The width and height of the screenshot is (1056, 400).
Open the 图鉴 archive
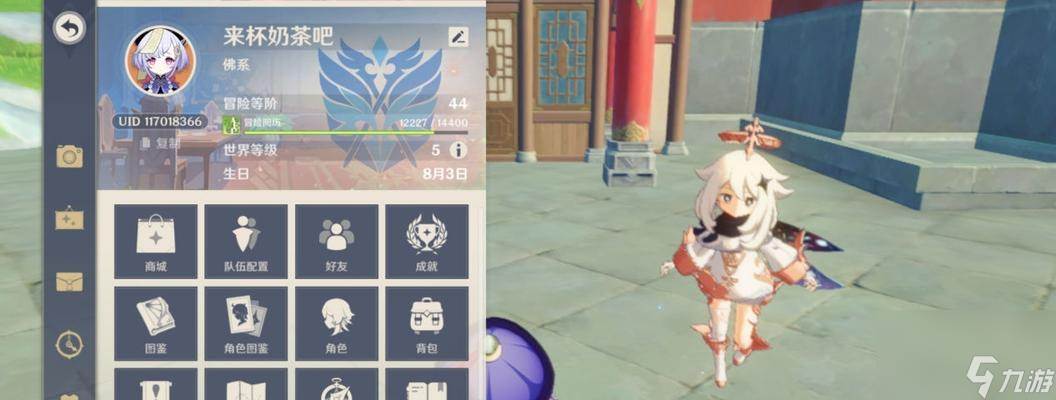(x=155, y=323)
